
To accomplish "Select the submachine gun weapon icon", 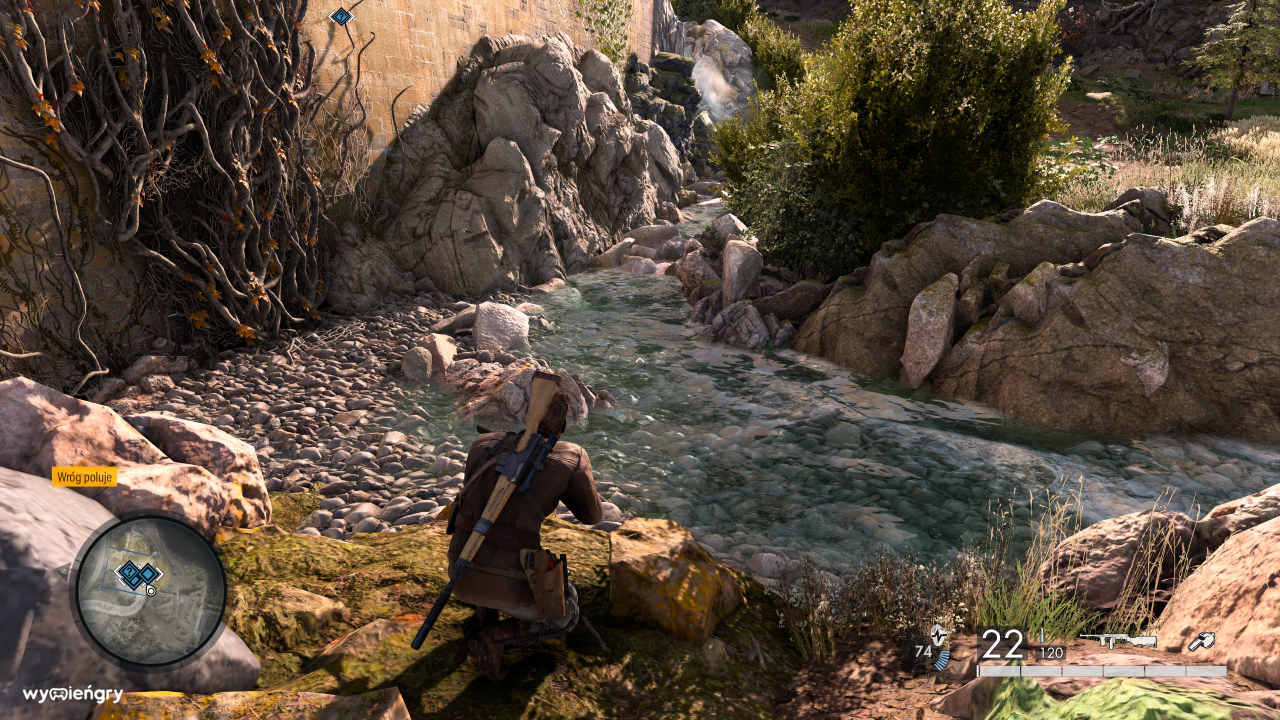I will tap(1117, 641).
